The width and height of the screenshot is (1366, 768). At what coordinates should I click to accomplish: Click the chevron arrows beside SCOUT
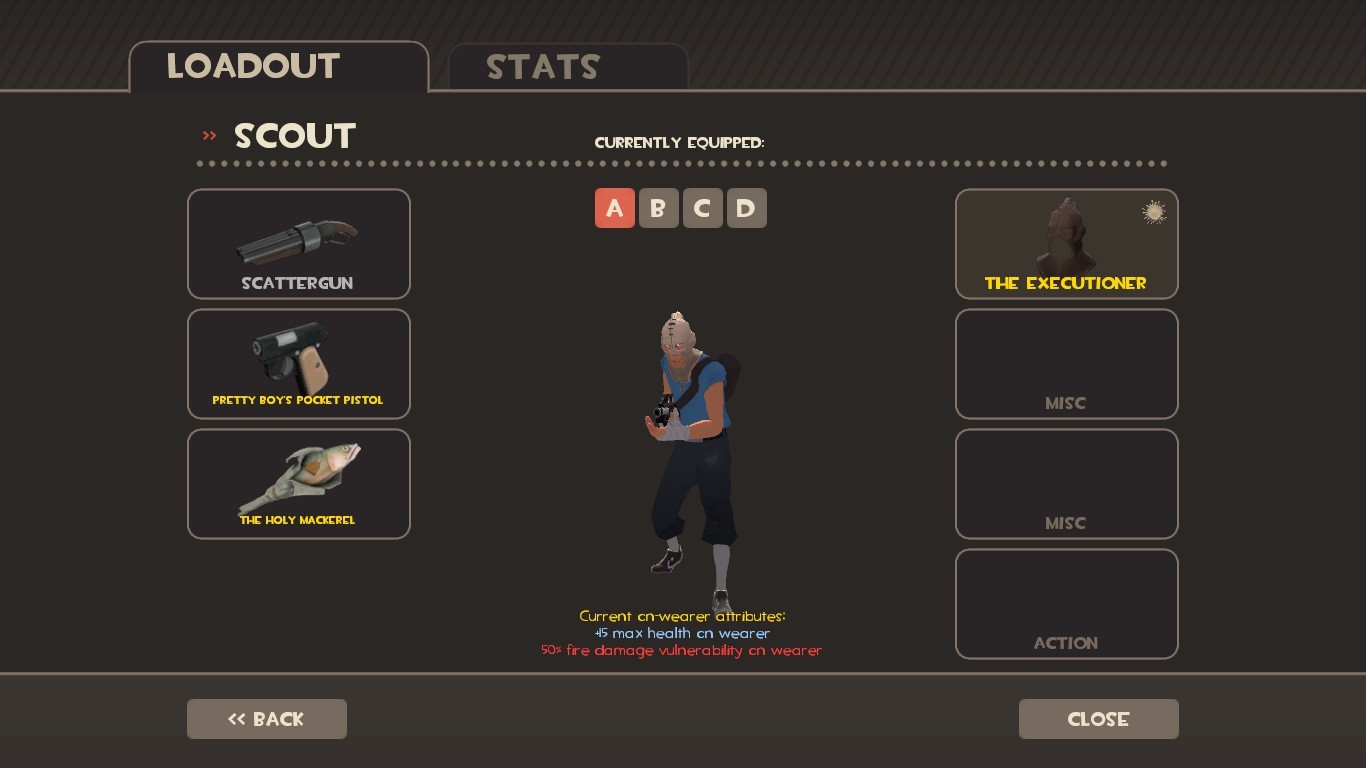(x=208, y=133)
